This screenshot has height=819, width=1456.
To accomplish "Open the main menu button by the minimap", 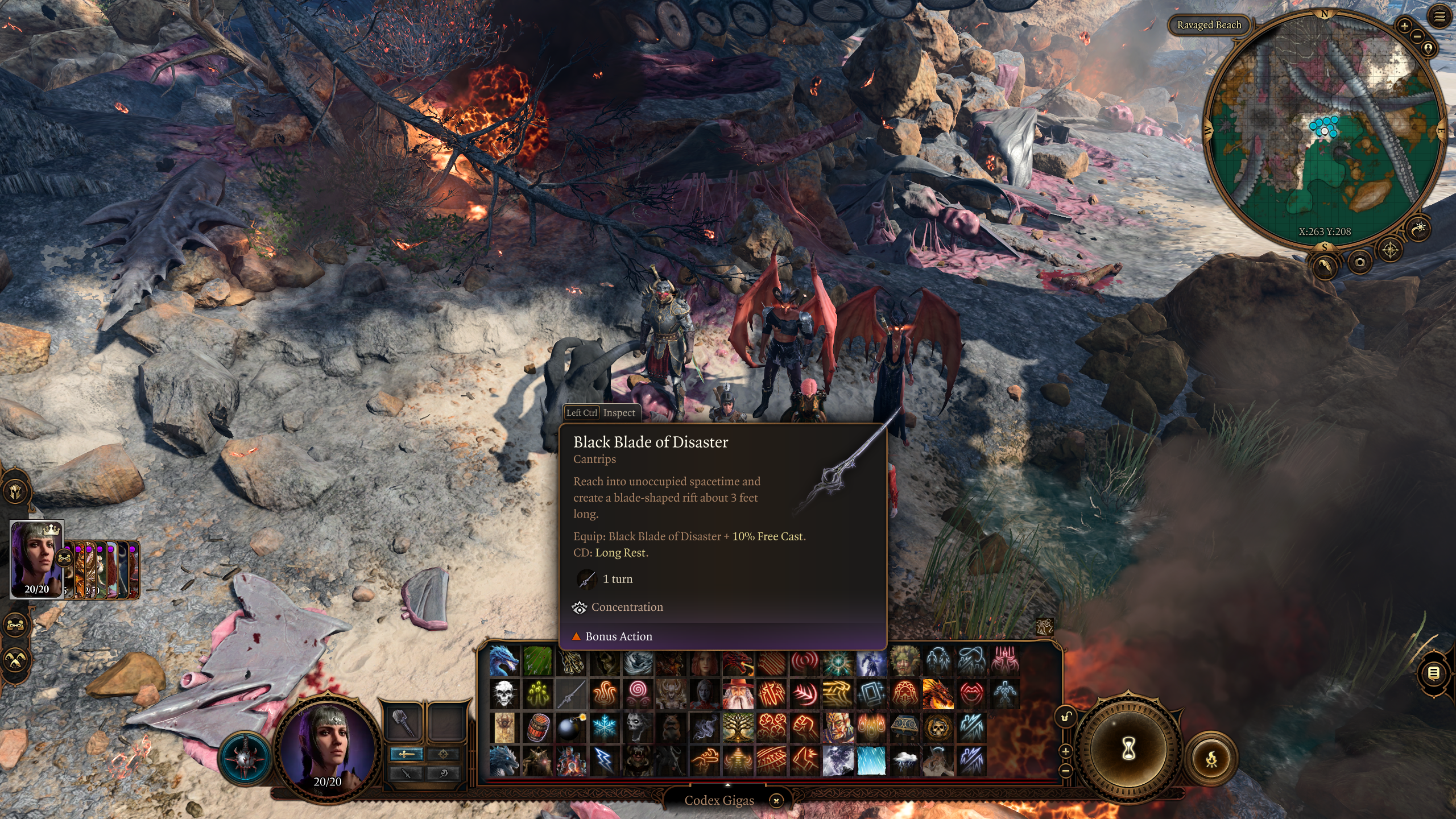I will pos(1440,17).
